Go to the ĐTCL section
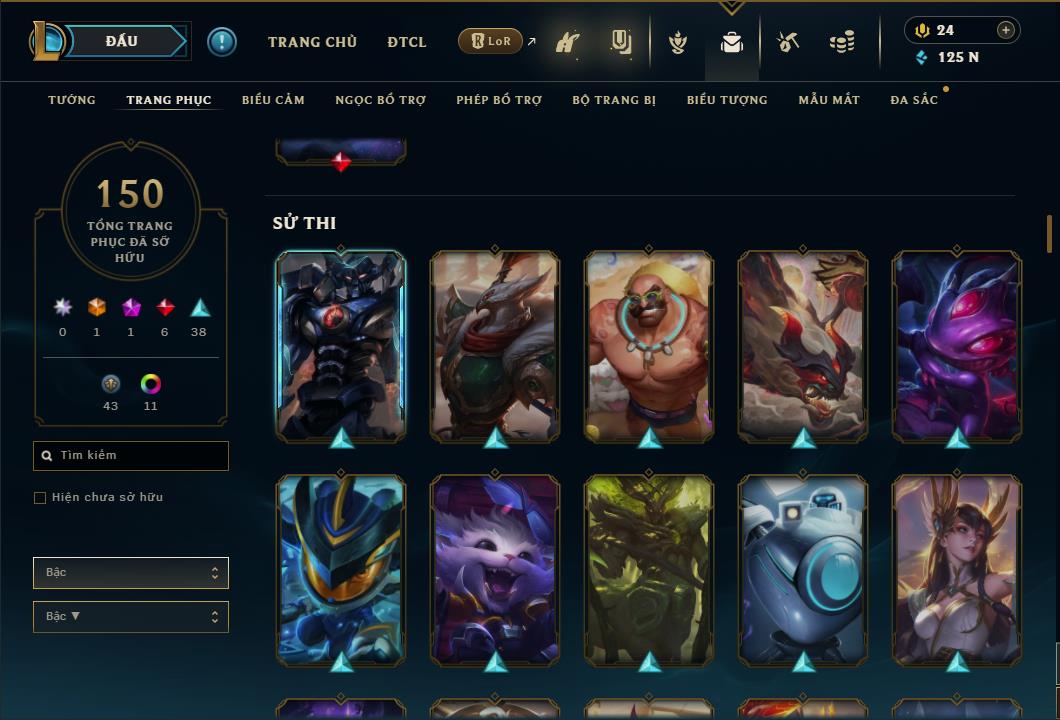The width and height of the screenshot is (1060, 720). click(407, 42)
